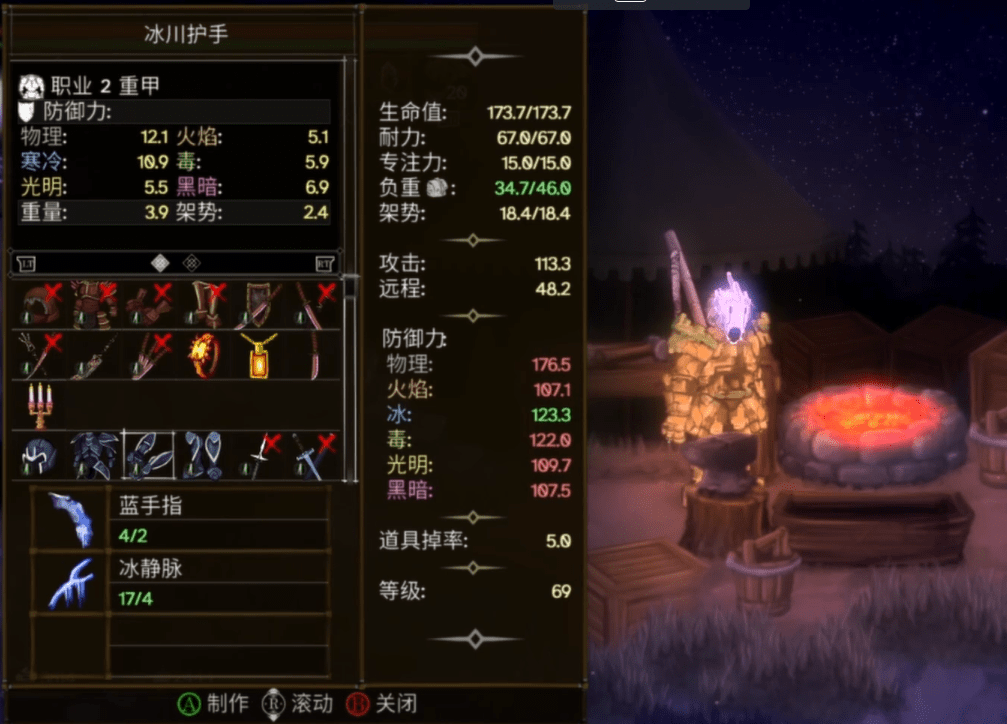This screenshot has height=724, width=1007.
Task: Choose the gold amulet recipe
Action: click(x=258, y=355)
